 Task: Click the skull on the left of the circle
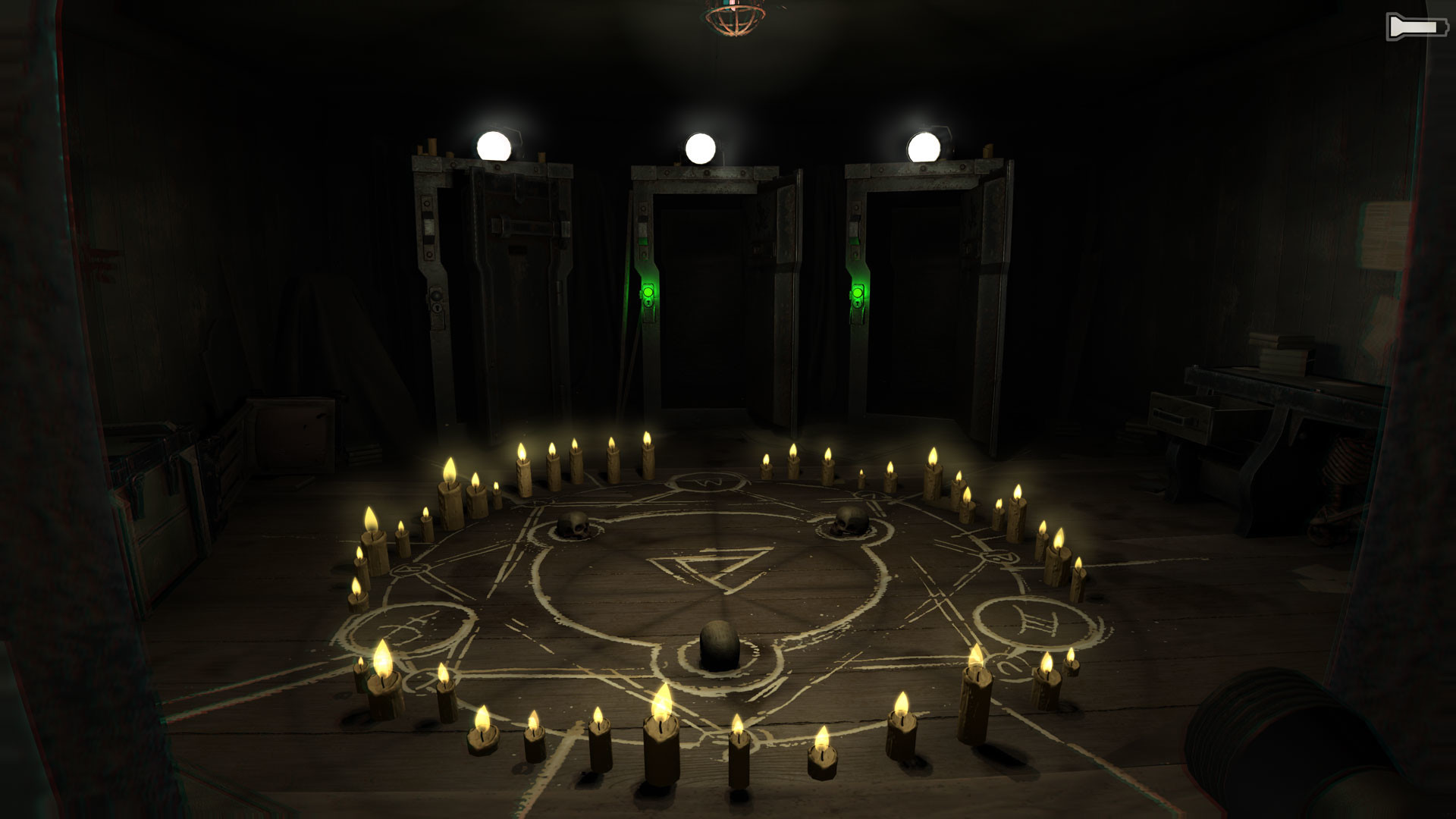[x=574, y=526]
